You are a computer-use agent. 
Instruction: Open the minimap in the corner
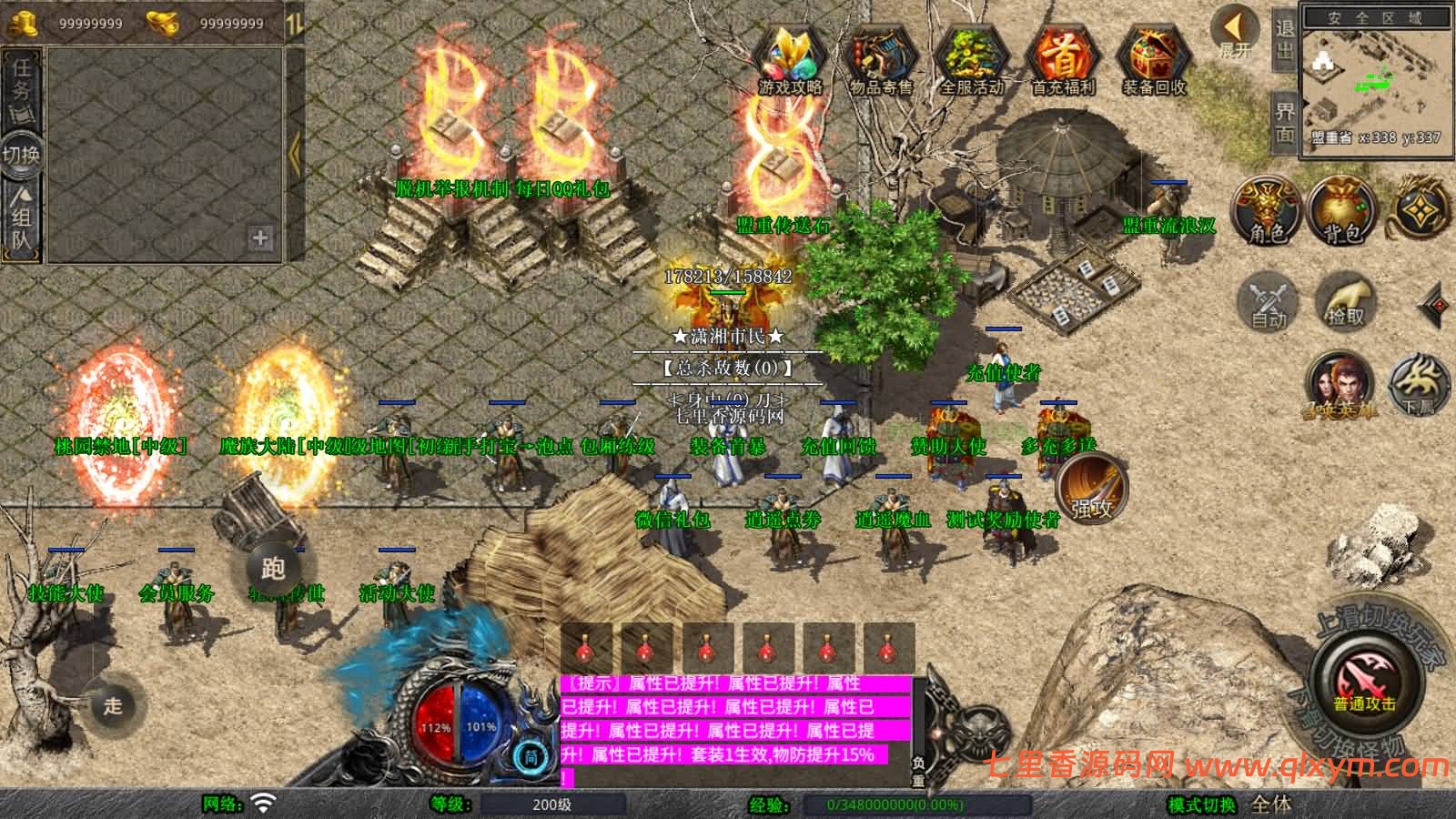coord(1375,80)
